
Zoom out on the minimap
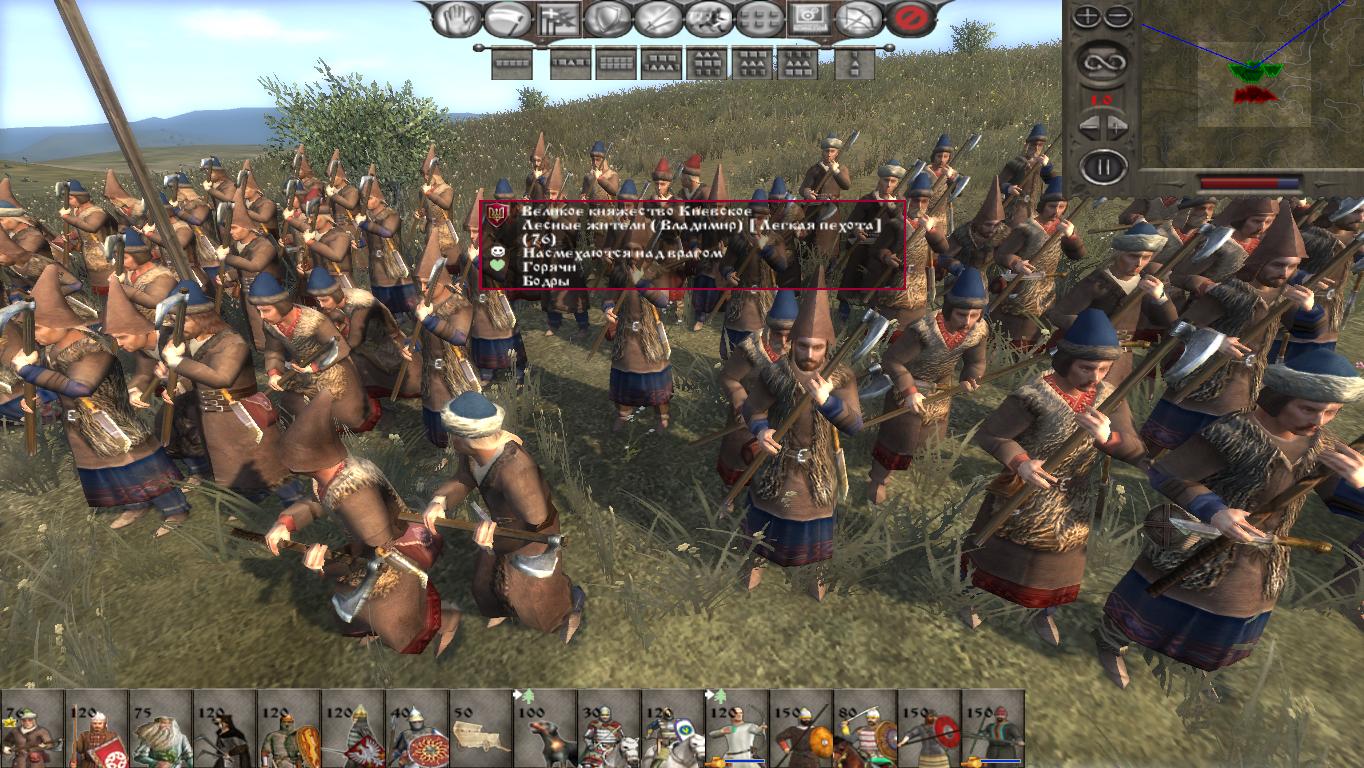[x=1118, y=15]
